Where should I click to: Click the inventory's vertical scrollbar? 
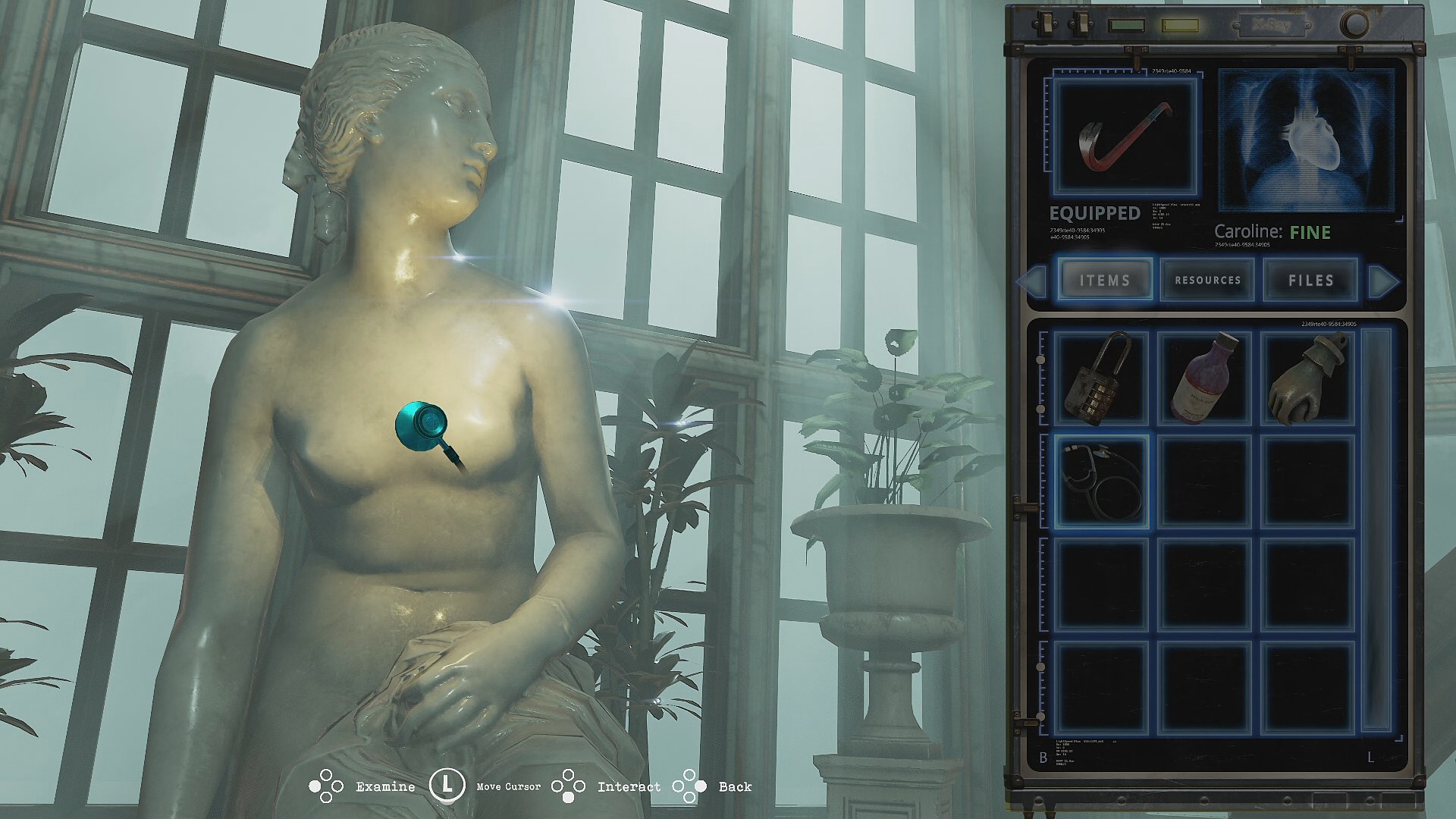pyautogui.click(x=1376, y=529)
